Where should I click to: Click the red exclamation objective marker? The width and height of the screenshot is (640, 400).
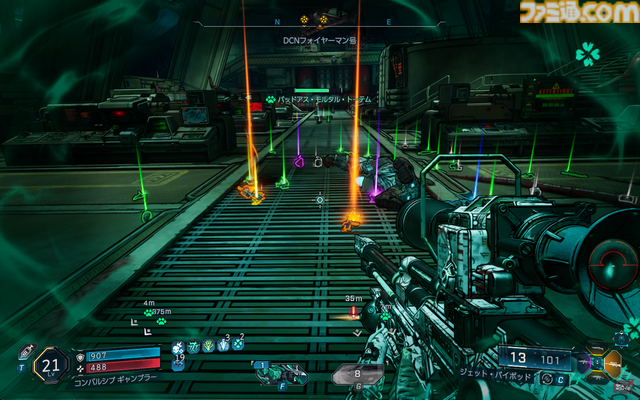tap(353, 310)
